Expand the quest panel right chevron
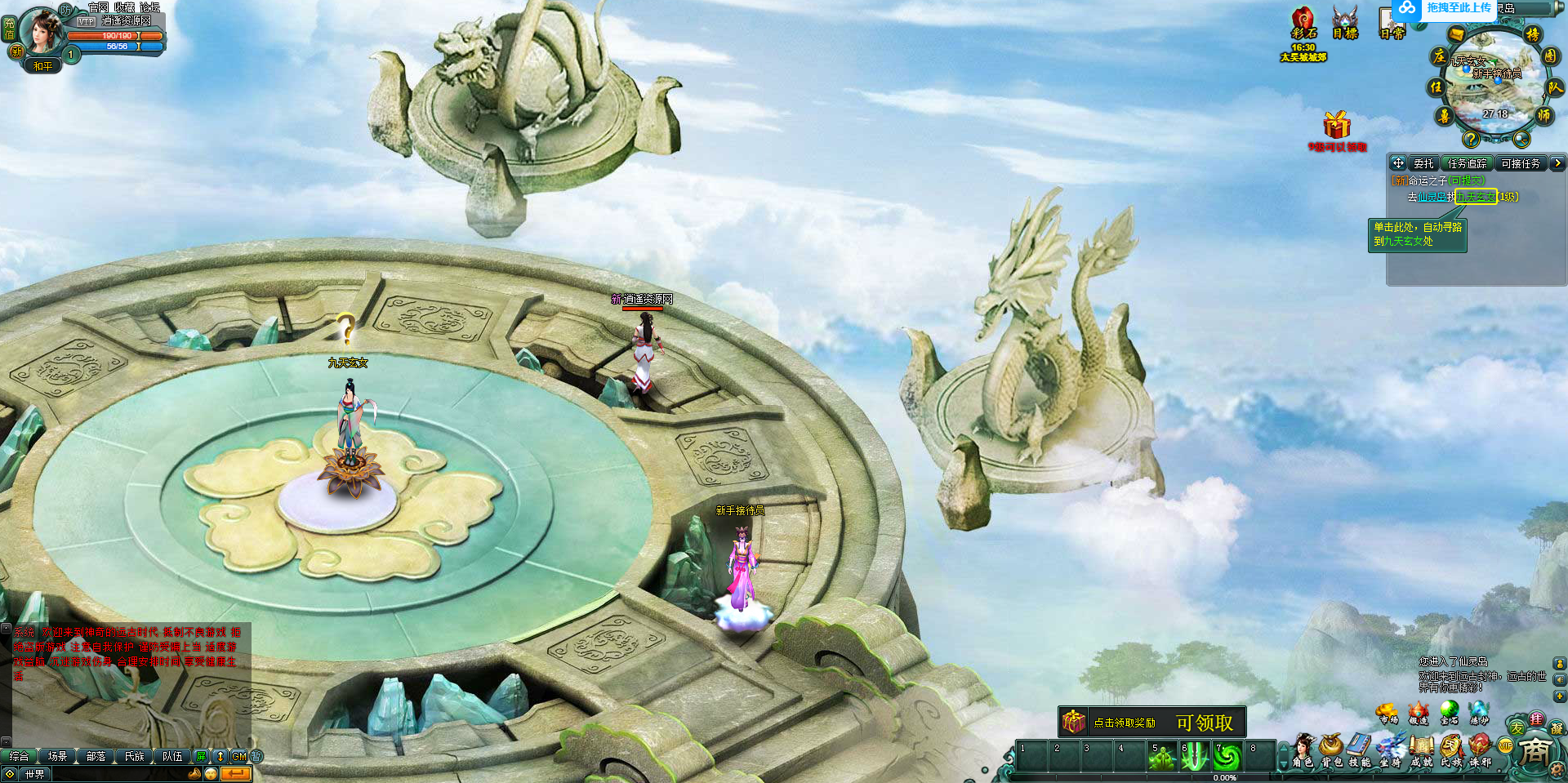The height and width of the screenshot is (783, 1568). [1558, 163]
